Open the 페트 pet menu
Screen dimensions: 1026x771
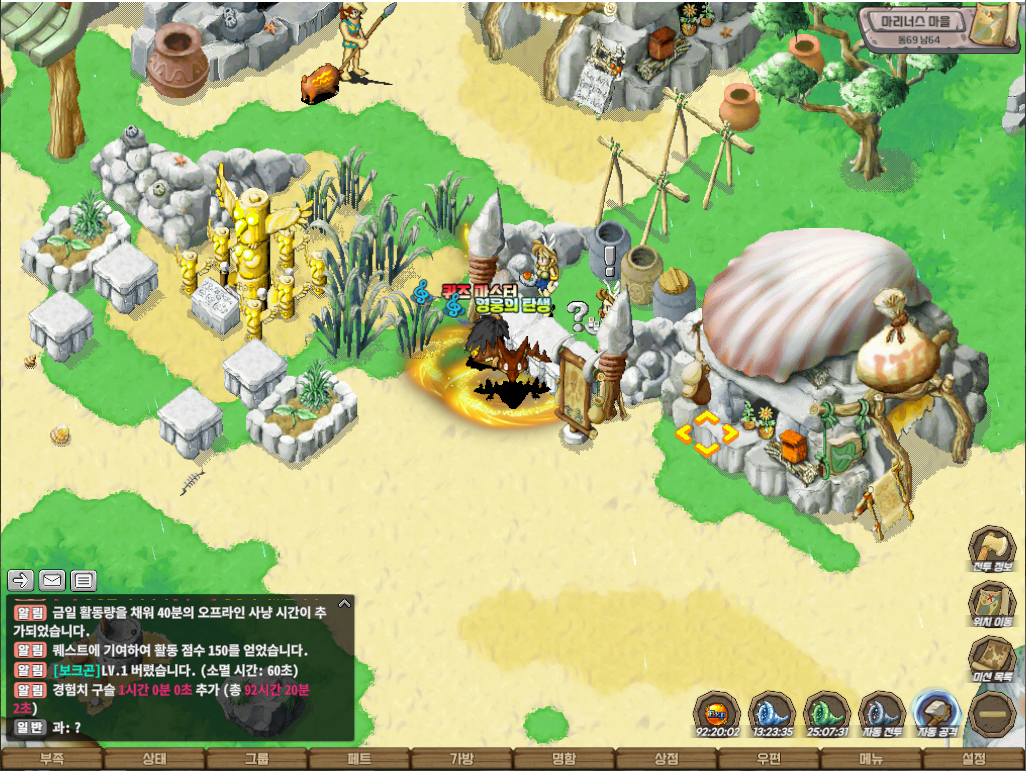click(359, 759)
